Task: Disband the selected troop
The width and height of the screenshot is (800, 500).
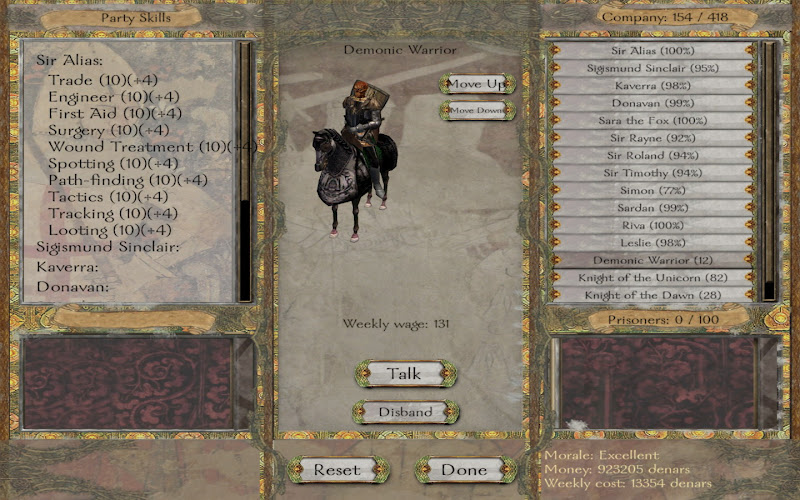Action: coord(405,412)
